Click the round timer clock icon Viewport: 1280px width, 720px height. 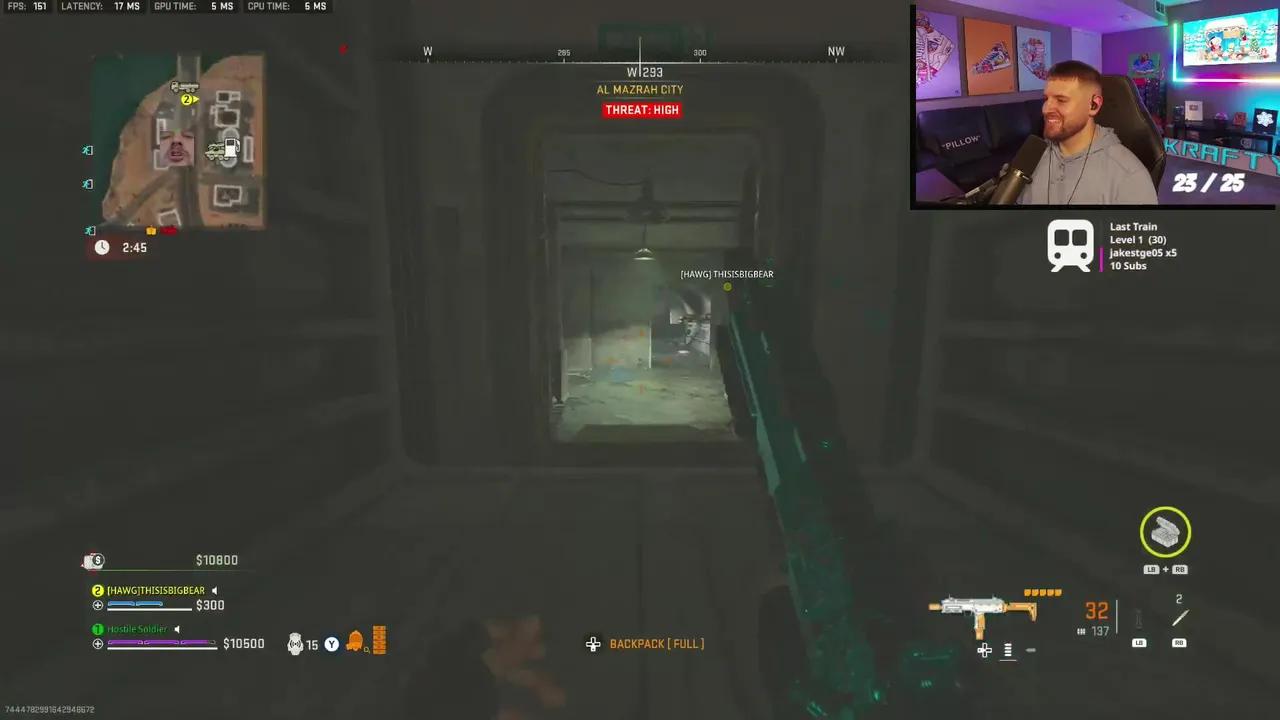tap(101, 247)
